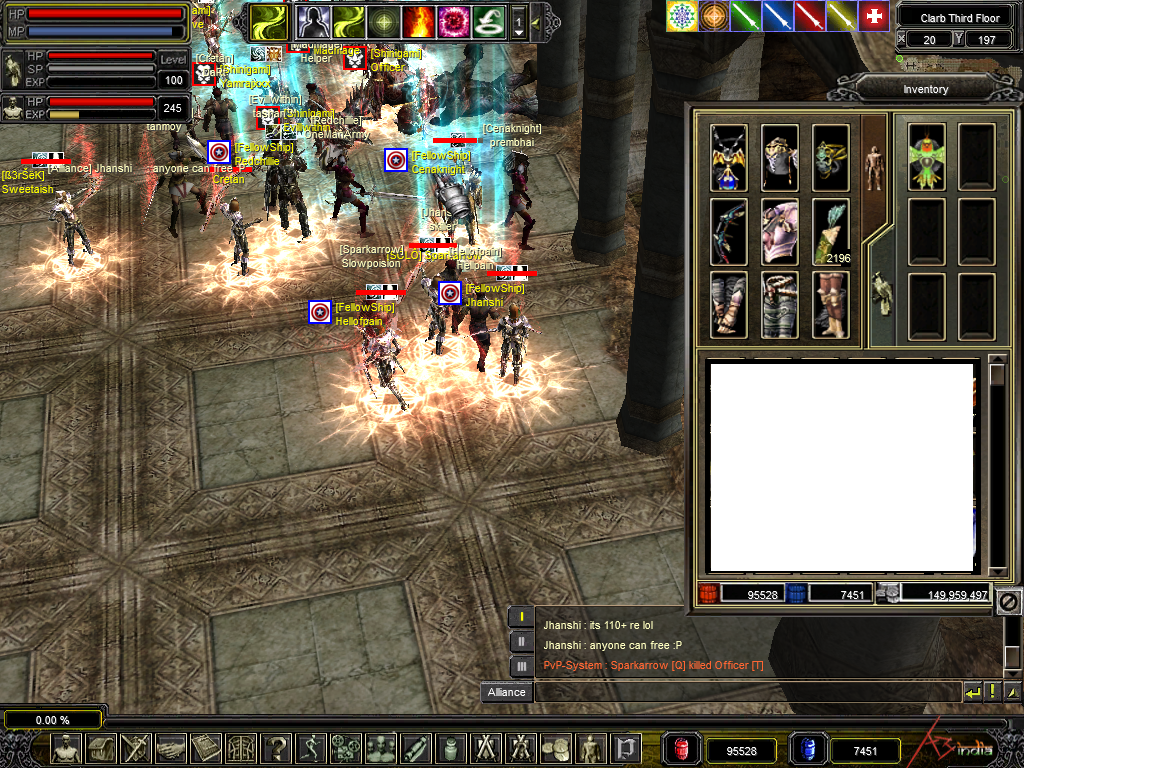The image size is (1152, 768).
Task: Click the red HP potion quick slot
Action: (682, 749)
